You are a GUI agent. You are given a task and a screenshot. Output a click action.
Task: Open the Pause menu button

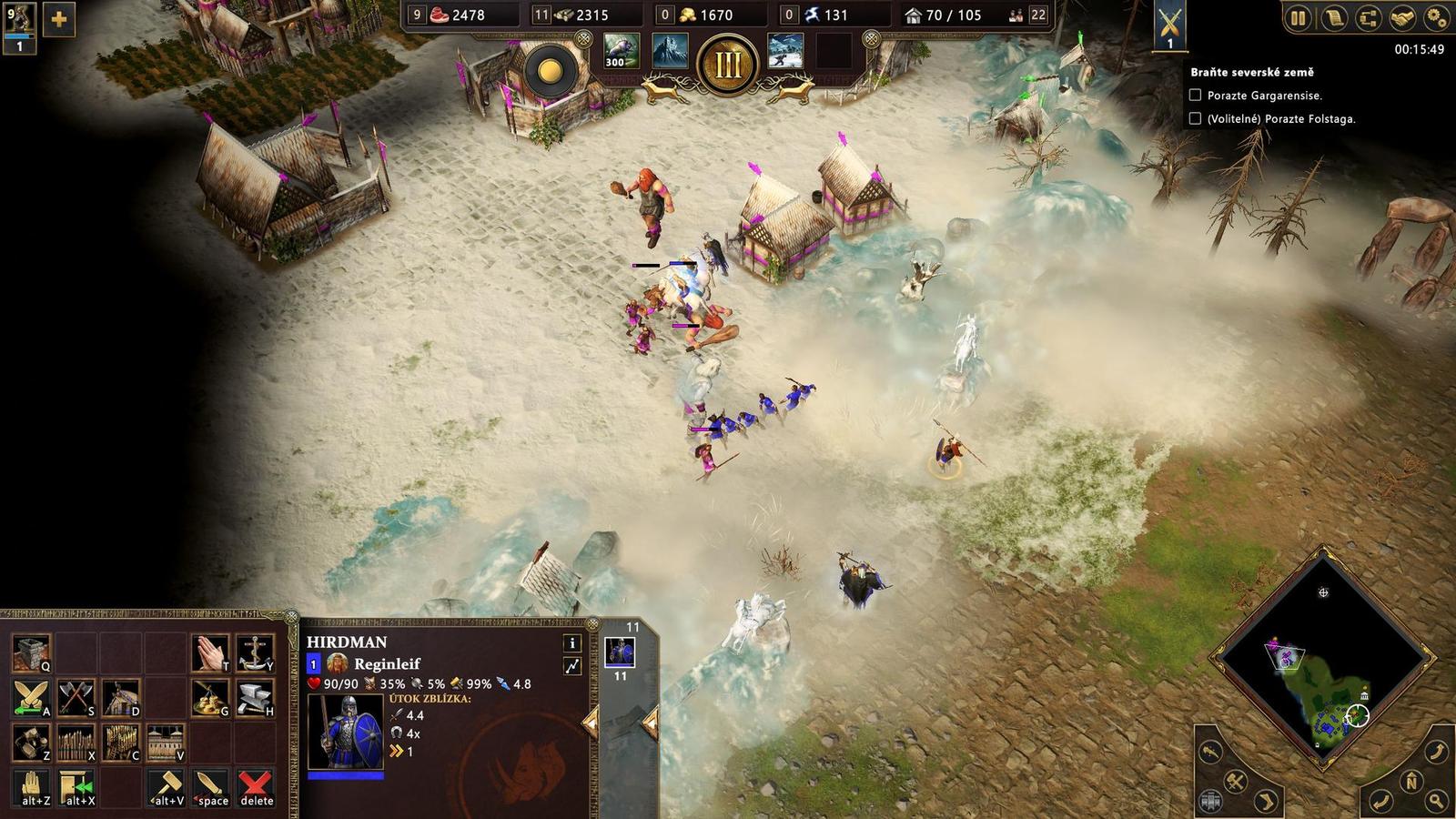[1299, 18]
